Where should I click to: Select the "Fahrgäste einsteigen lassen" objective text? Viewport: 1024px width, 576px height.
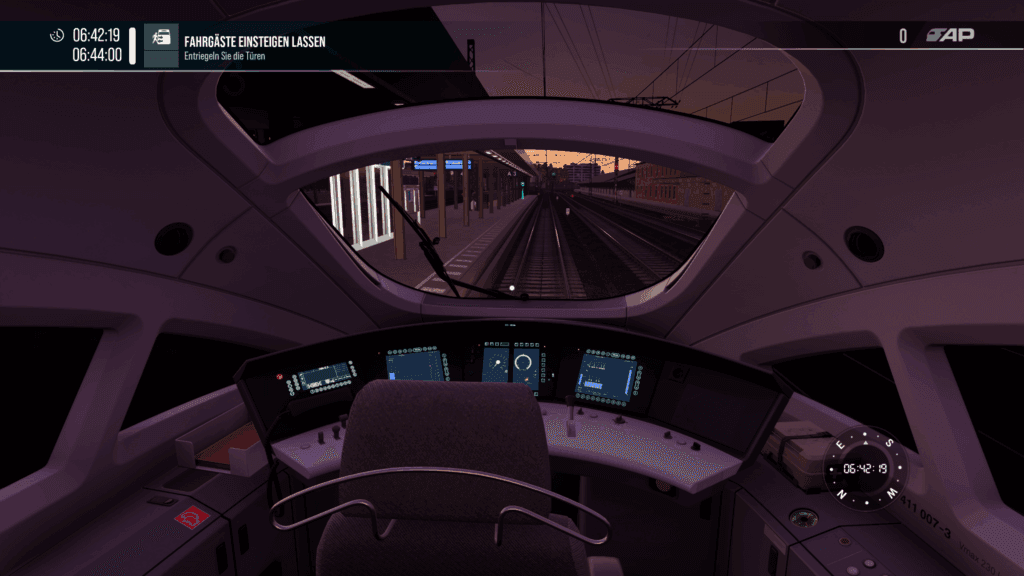click(x=254, y=42)
